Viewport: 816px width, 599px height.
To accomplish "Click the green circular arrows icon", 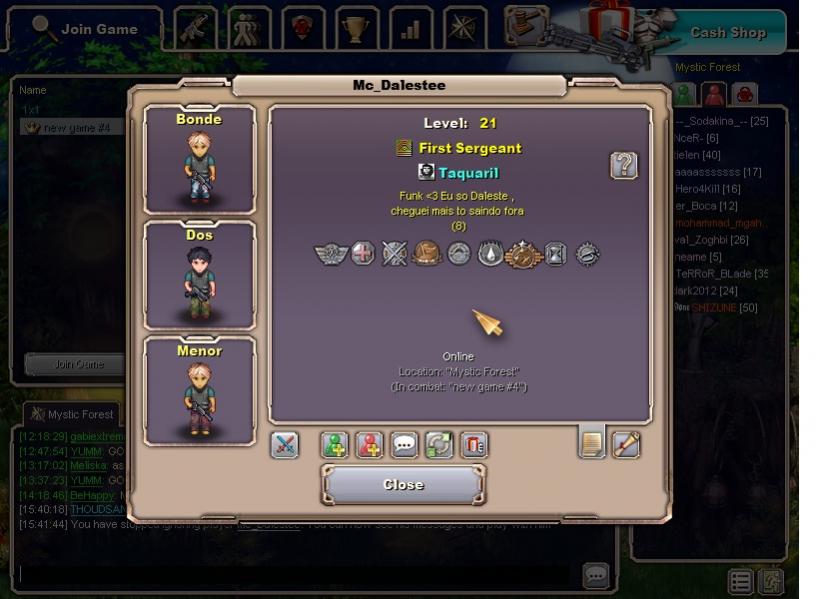I will 439,445.
